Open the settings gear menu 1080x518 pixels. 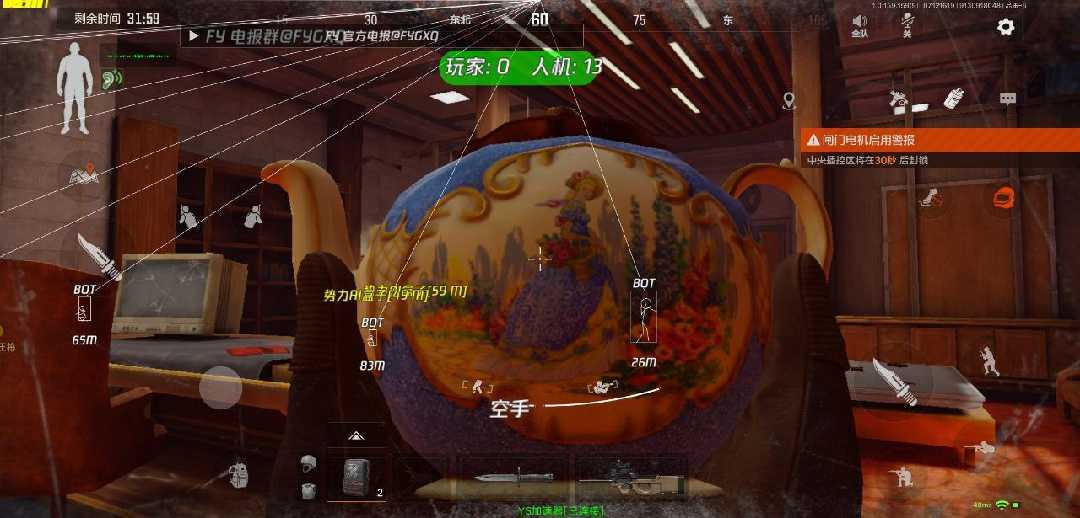point(1006,27)
